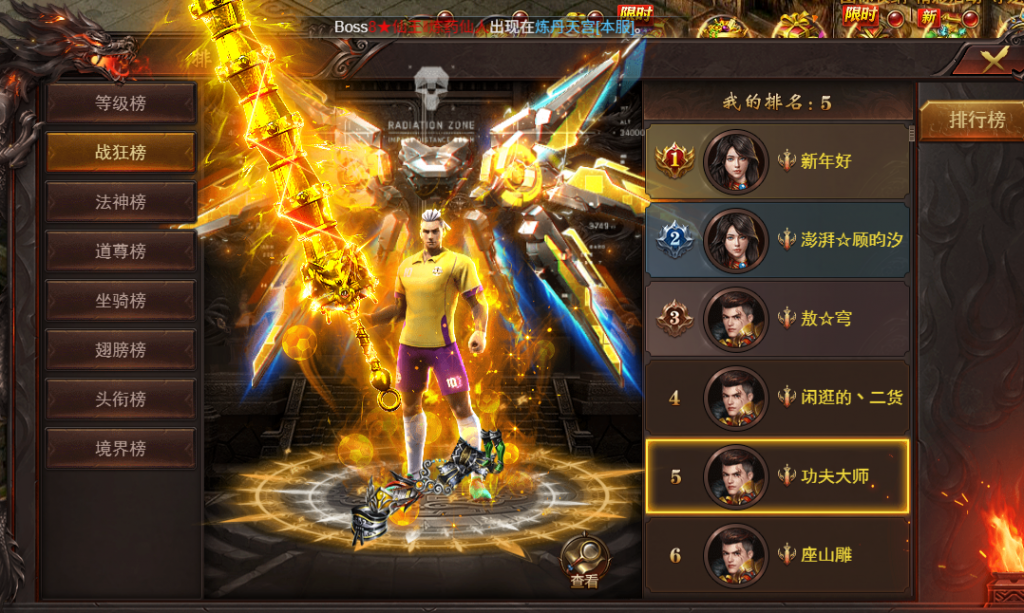Image resolution: width=1024 pixels, height=613 pixels.
Task: Pick fourth-ranked player 闲逛的、二货
Action: coord(777,397)
